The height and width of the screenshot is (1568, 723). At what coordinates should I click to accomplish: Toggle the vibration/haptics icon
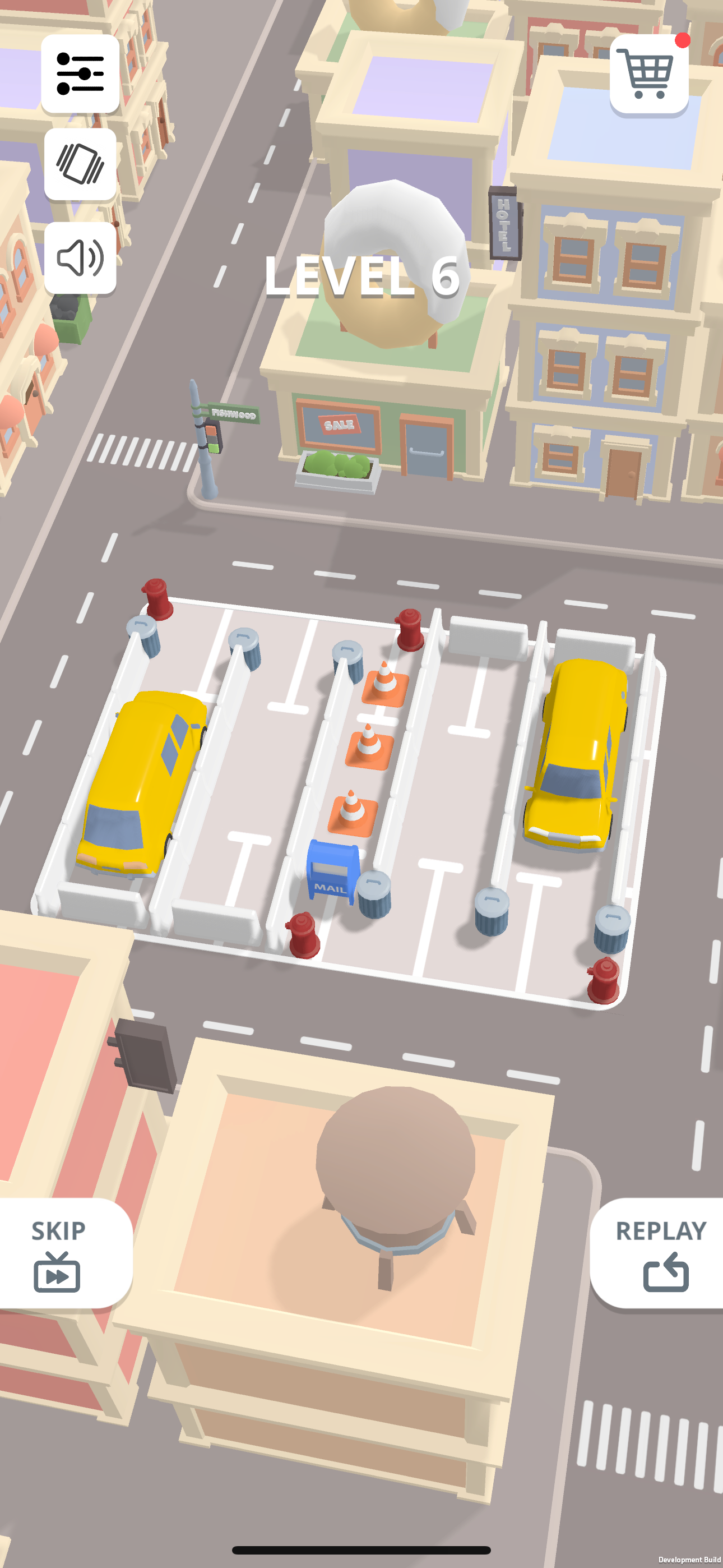[x=80, y=164]
